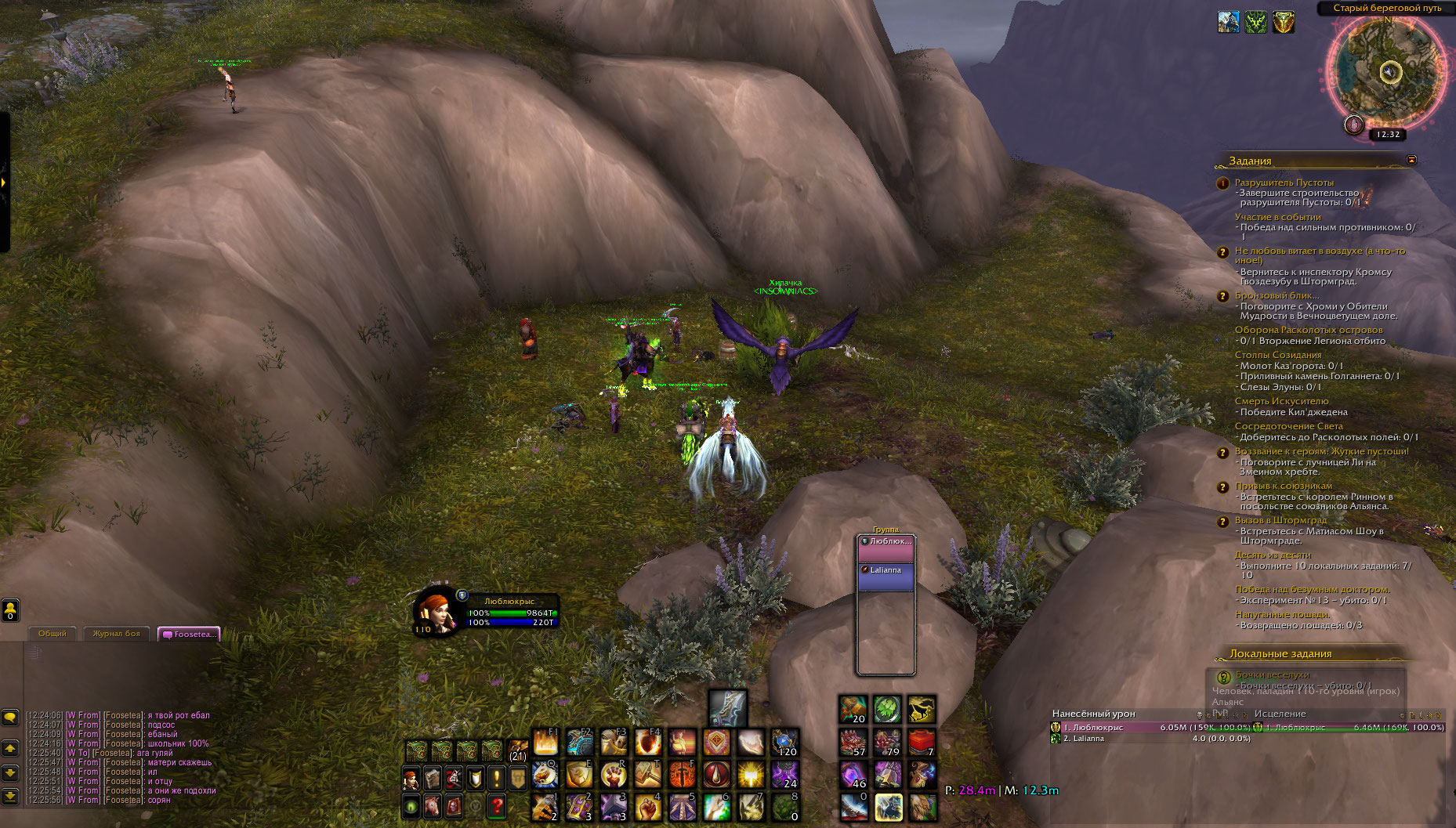Image resolution: width=1456 pixels, height=828 pixels.
Task: Open the chat menu speech bubble button
Action: click(10, 717)
